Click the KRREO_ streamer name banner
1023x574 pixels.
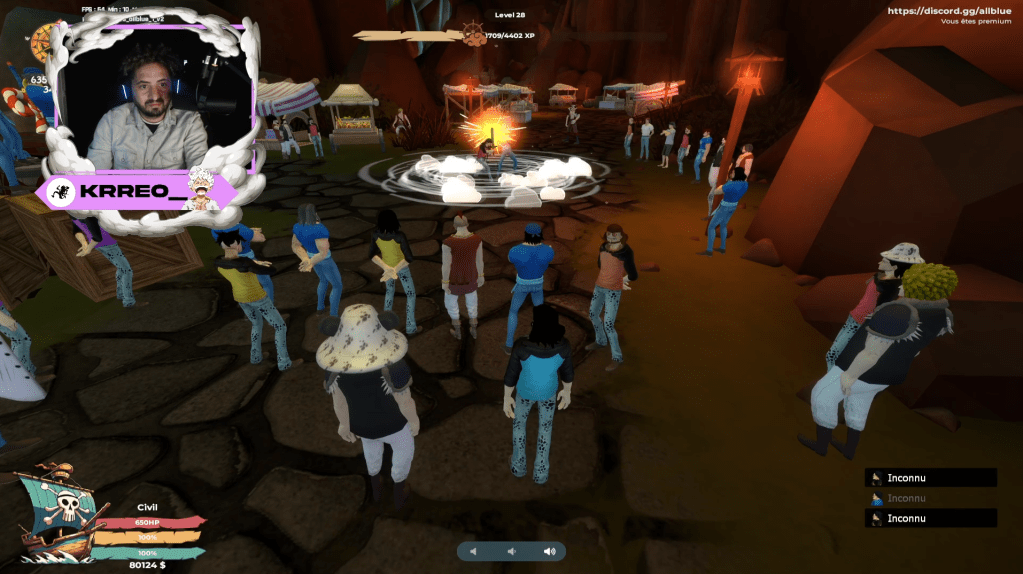[x=137, y=192]
